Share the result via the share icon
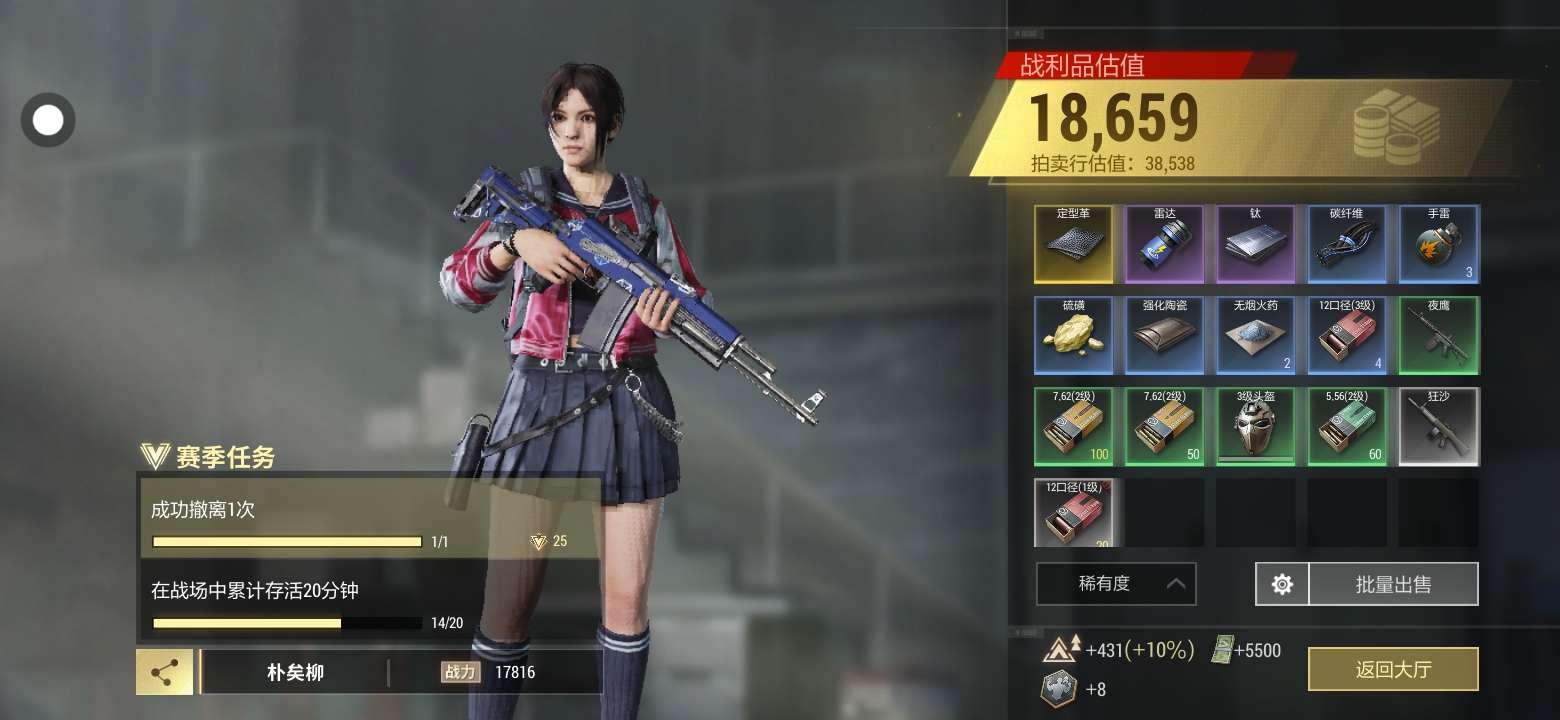The height and width of the screenshot is (720, 1560). pos(164,672)
